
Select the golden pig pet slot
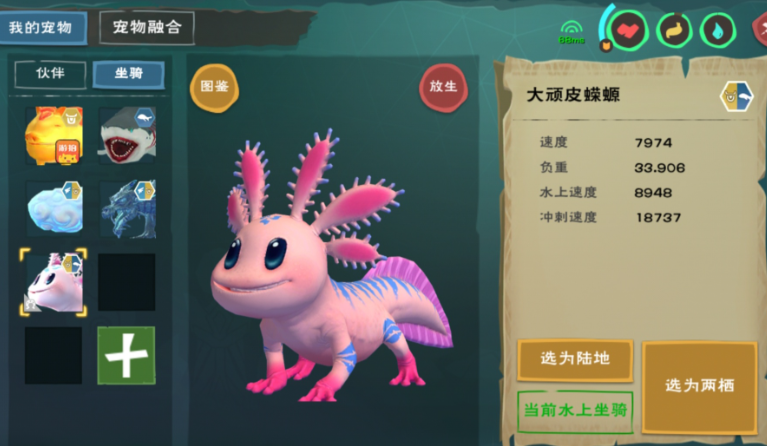(x=53, y=135)
